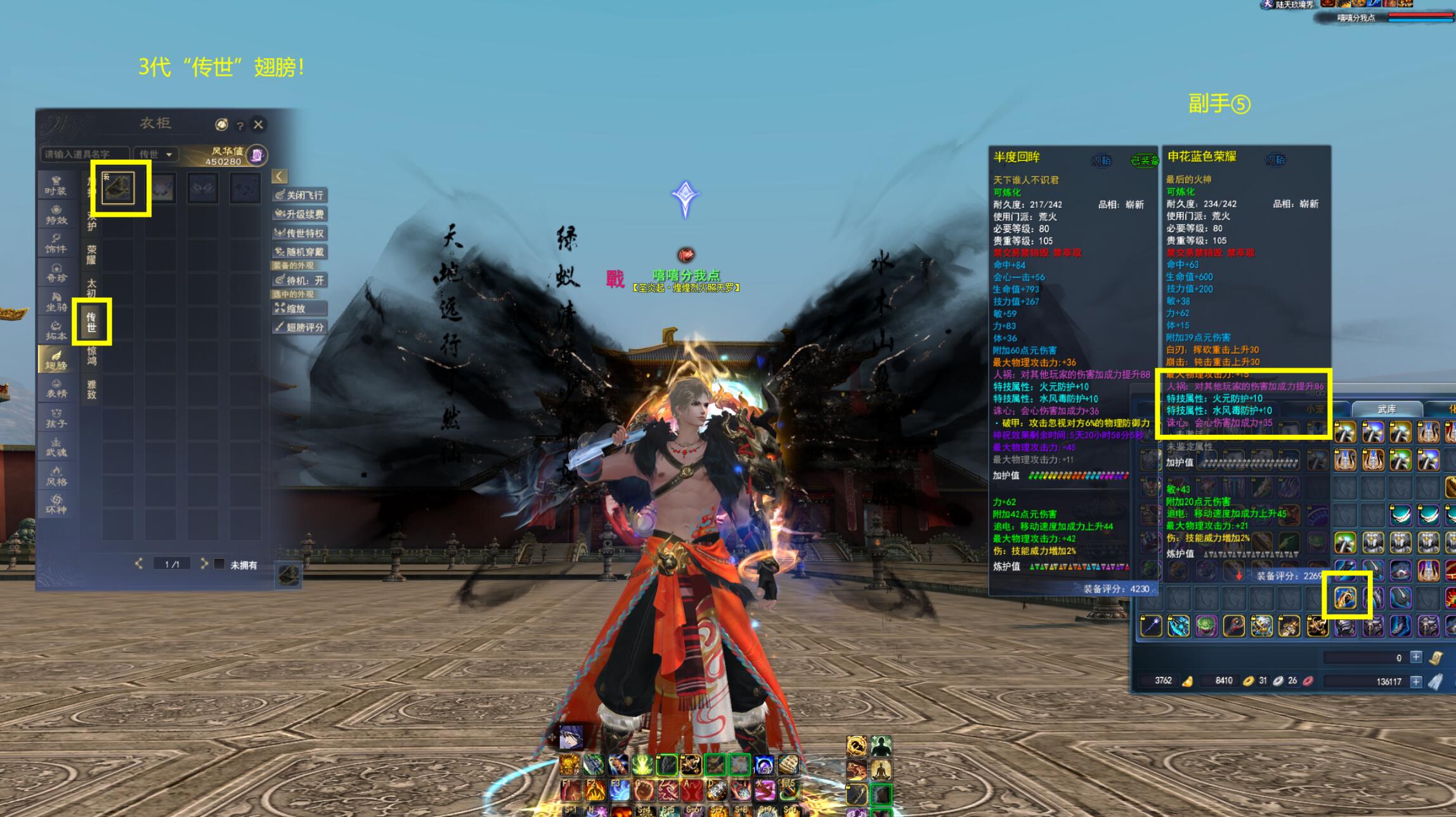Viewport: 1456px width, 817px height.
Task: Switch to the 荣耀 wings sub-tab
Action: click(91, 255)
